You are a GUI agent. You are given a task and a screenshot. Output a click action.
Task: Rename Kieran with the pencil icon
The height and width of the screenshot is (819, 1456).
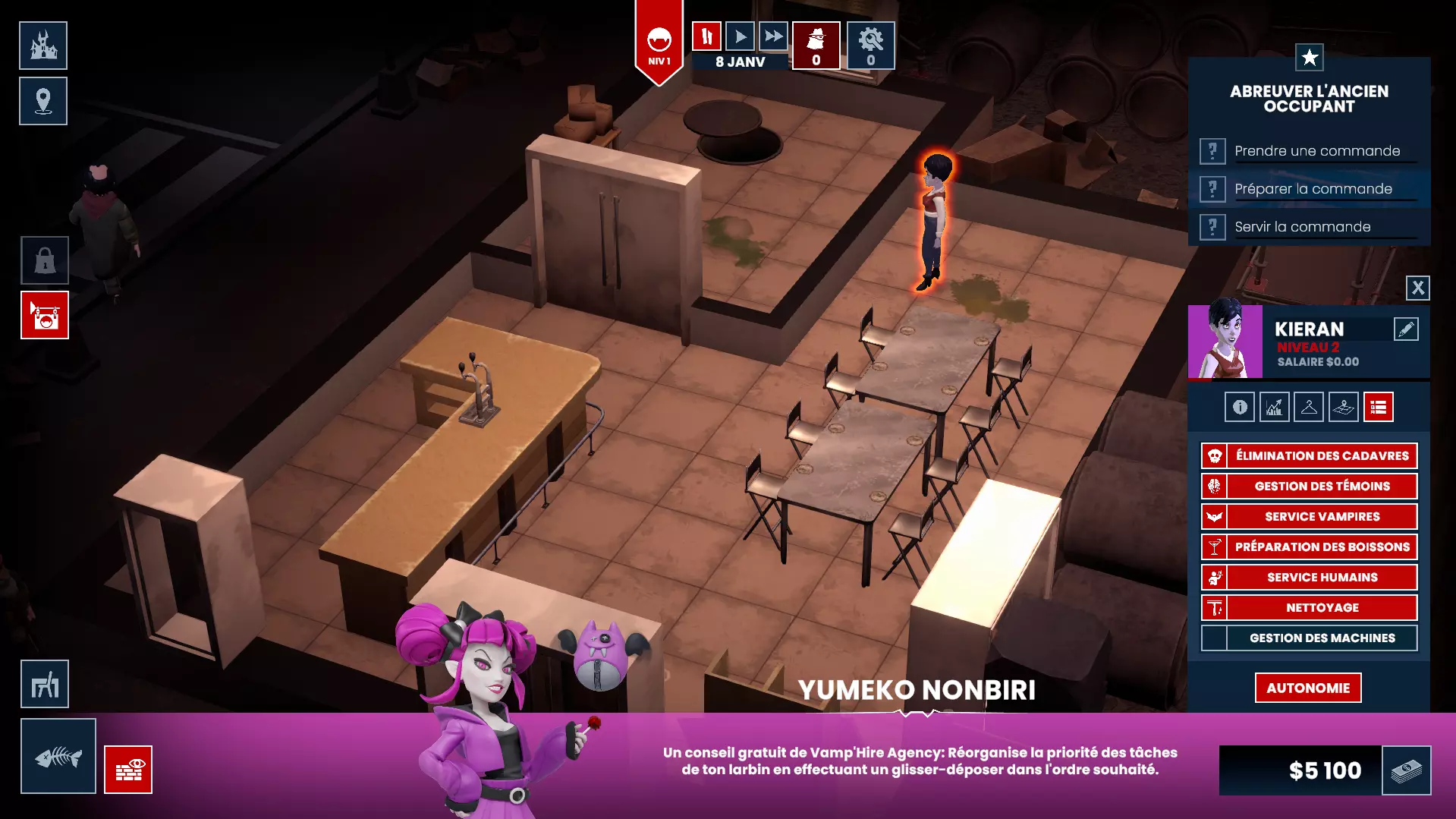[x=1405, y=329]
